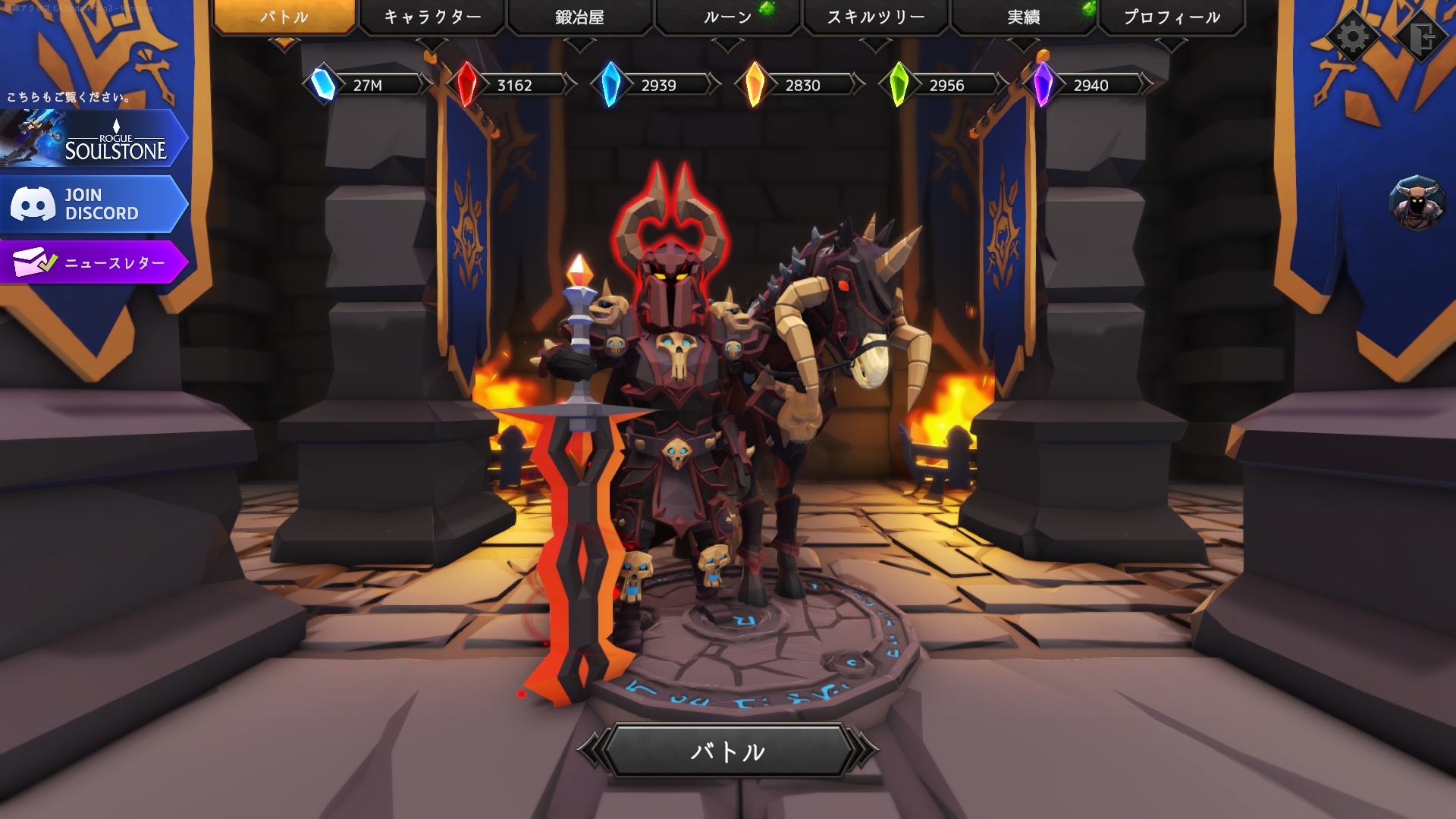This screenshot has width=1456, height=819.
Task: Start the fight with the large バトル button
Action: pos(728,751)
